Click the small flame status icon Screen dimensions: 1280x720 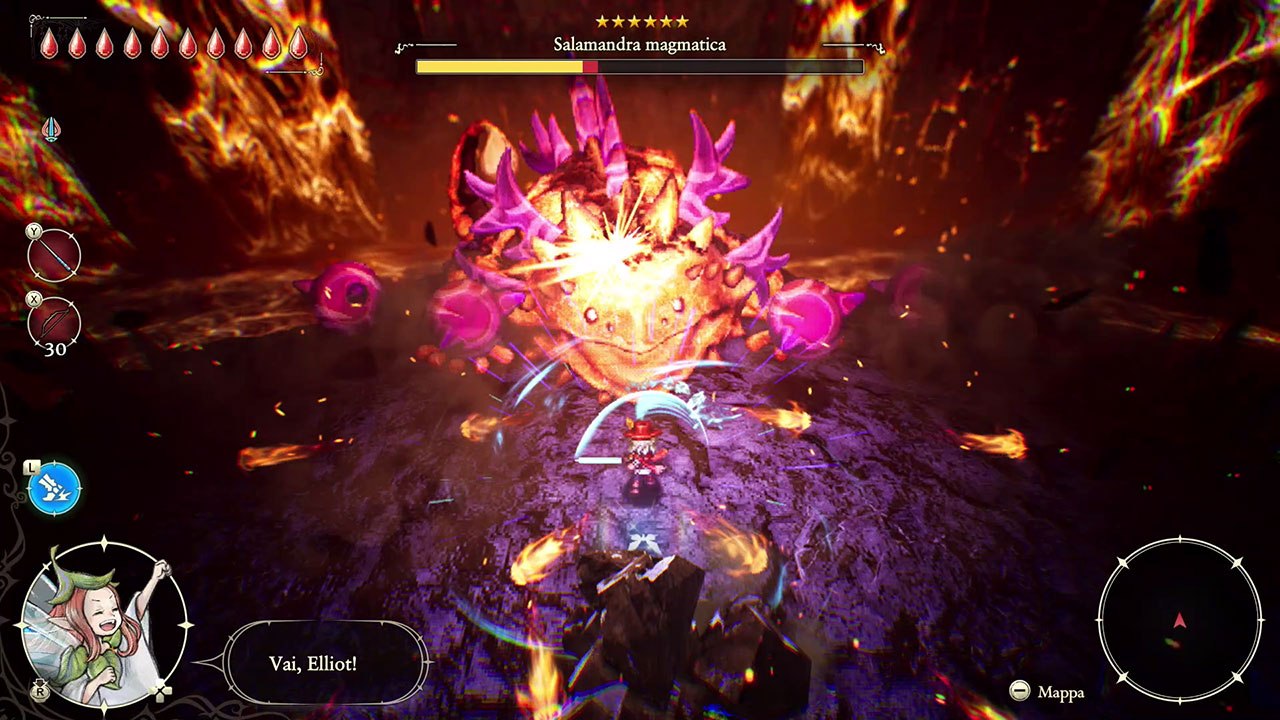50,130
